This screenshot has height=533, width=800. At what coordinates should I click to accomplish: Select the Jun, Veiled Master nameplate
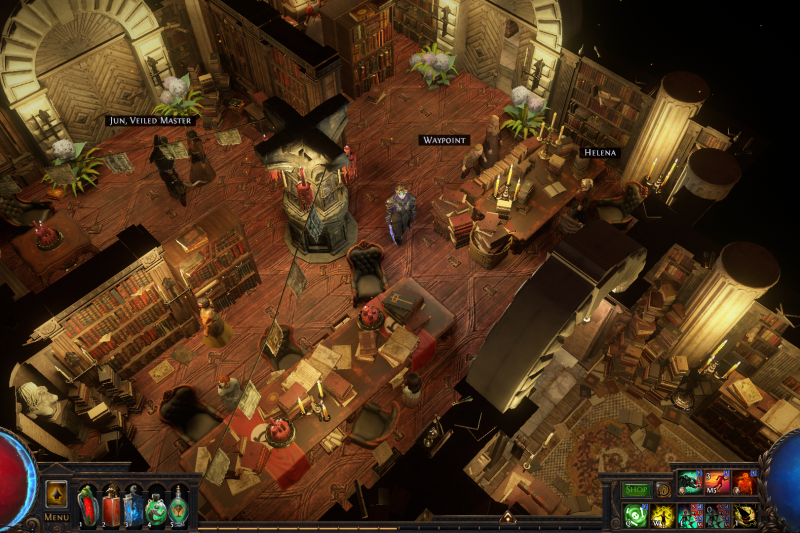click(x=150, y=120)
